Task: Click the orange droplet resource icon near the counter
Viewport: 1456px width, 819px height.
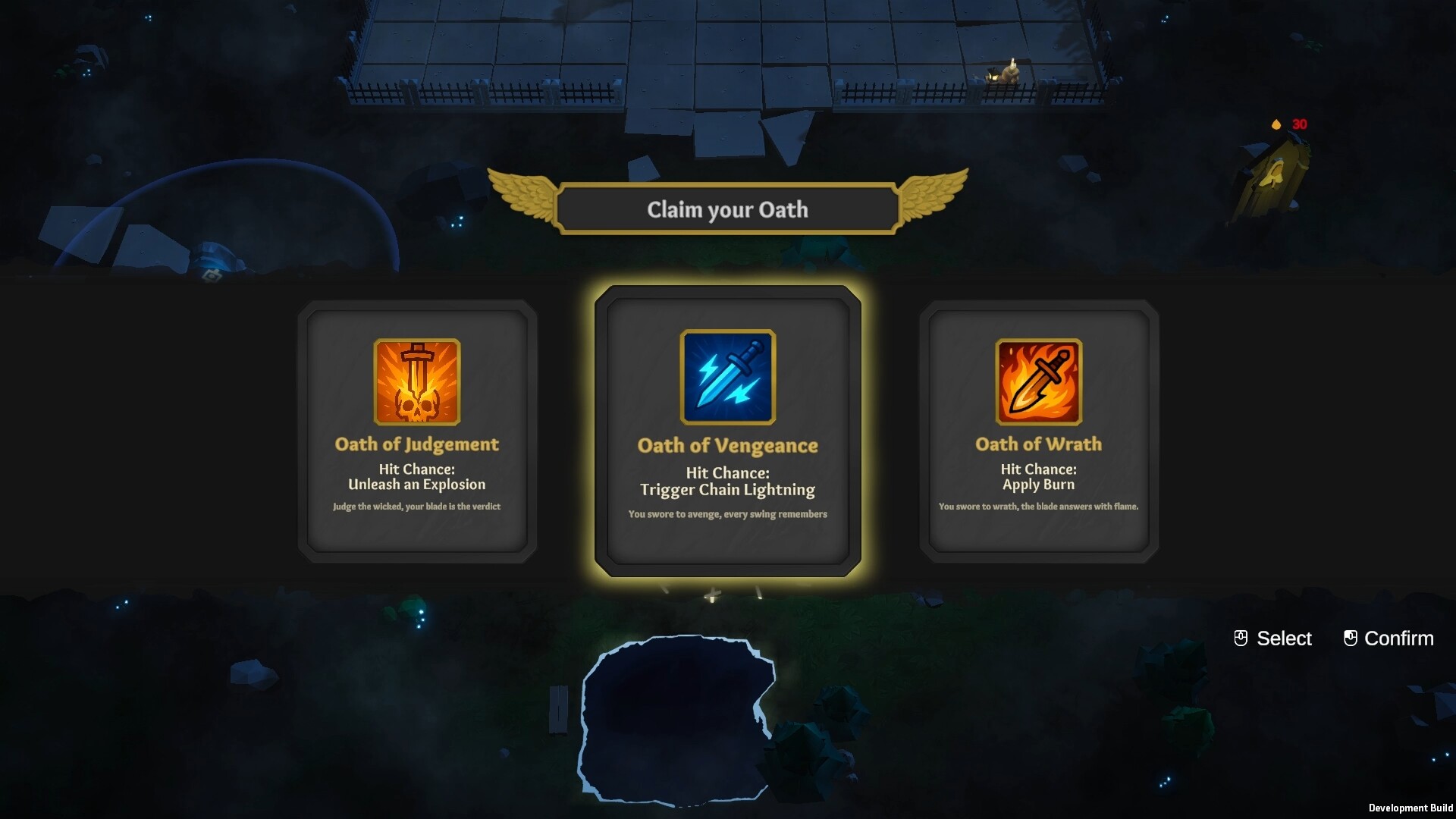Action: (1277, 123)
